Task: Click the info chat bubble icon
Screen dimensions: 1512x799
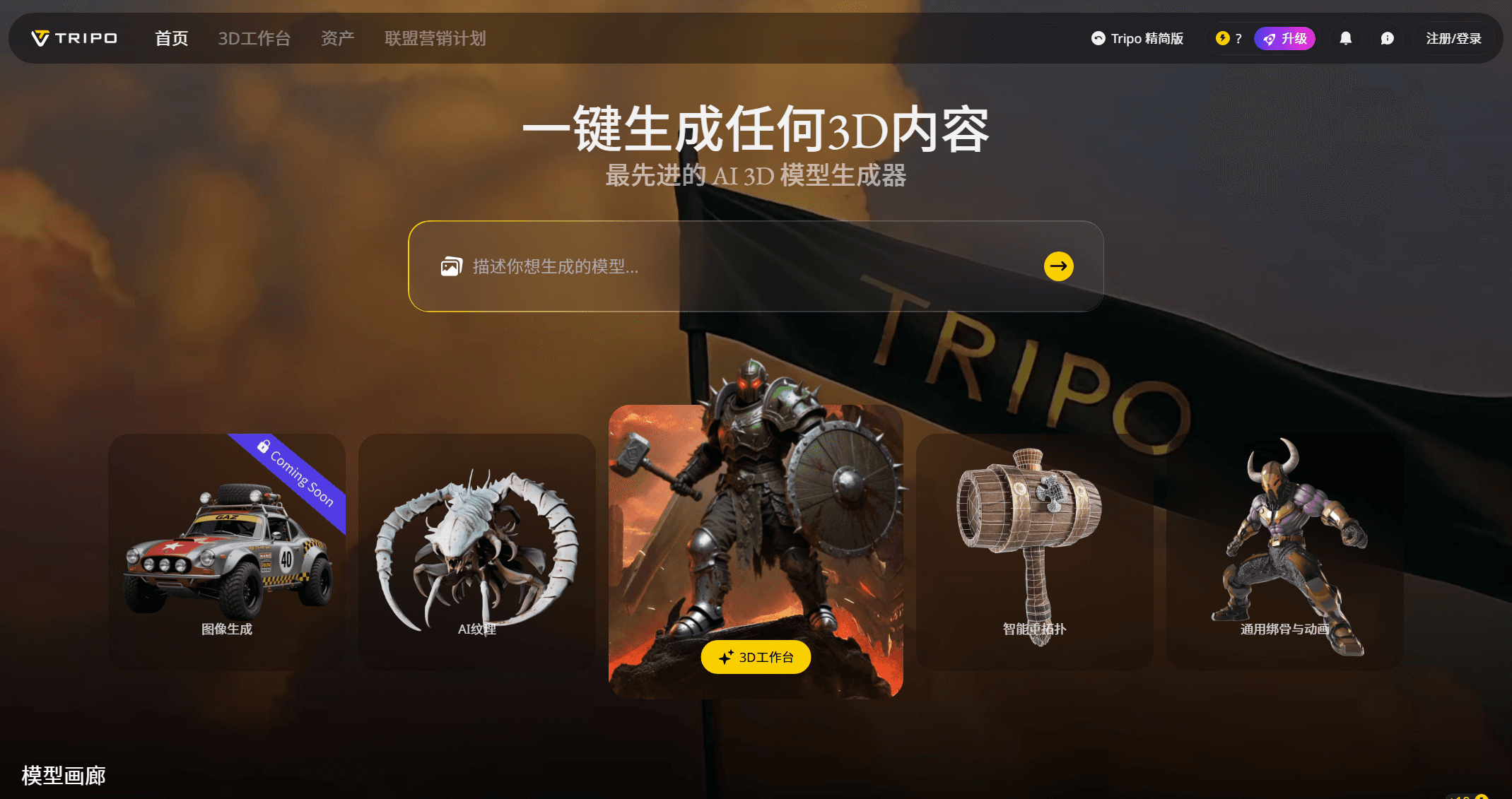Action: 1387,37
